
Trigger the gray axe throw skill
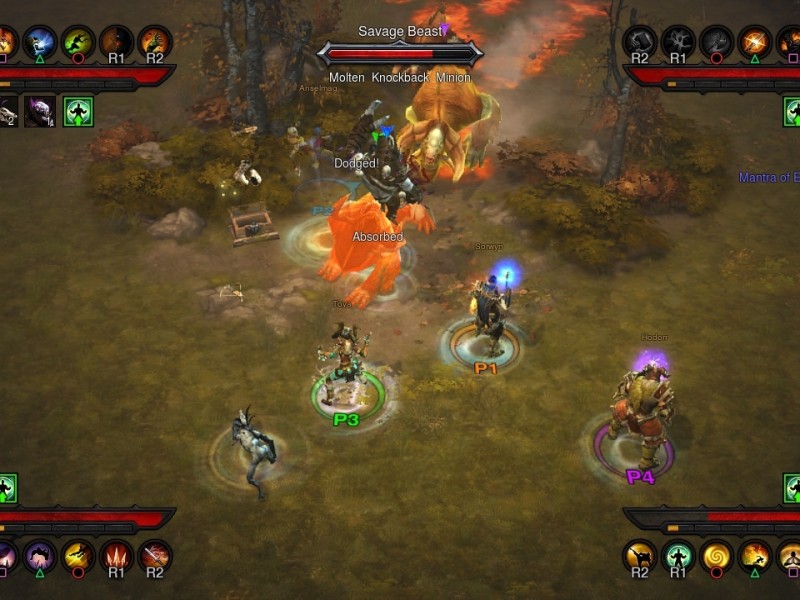click(717, 42)
